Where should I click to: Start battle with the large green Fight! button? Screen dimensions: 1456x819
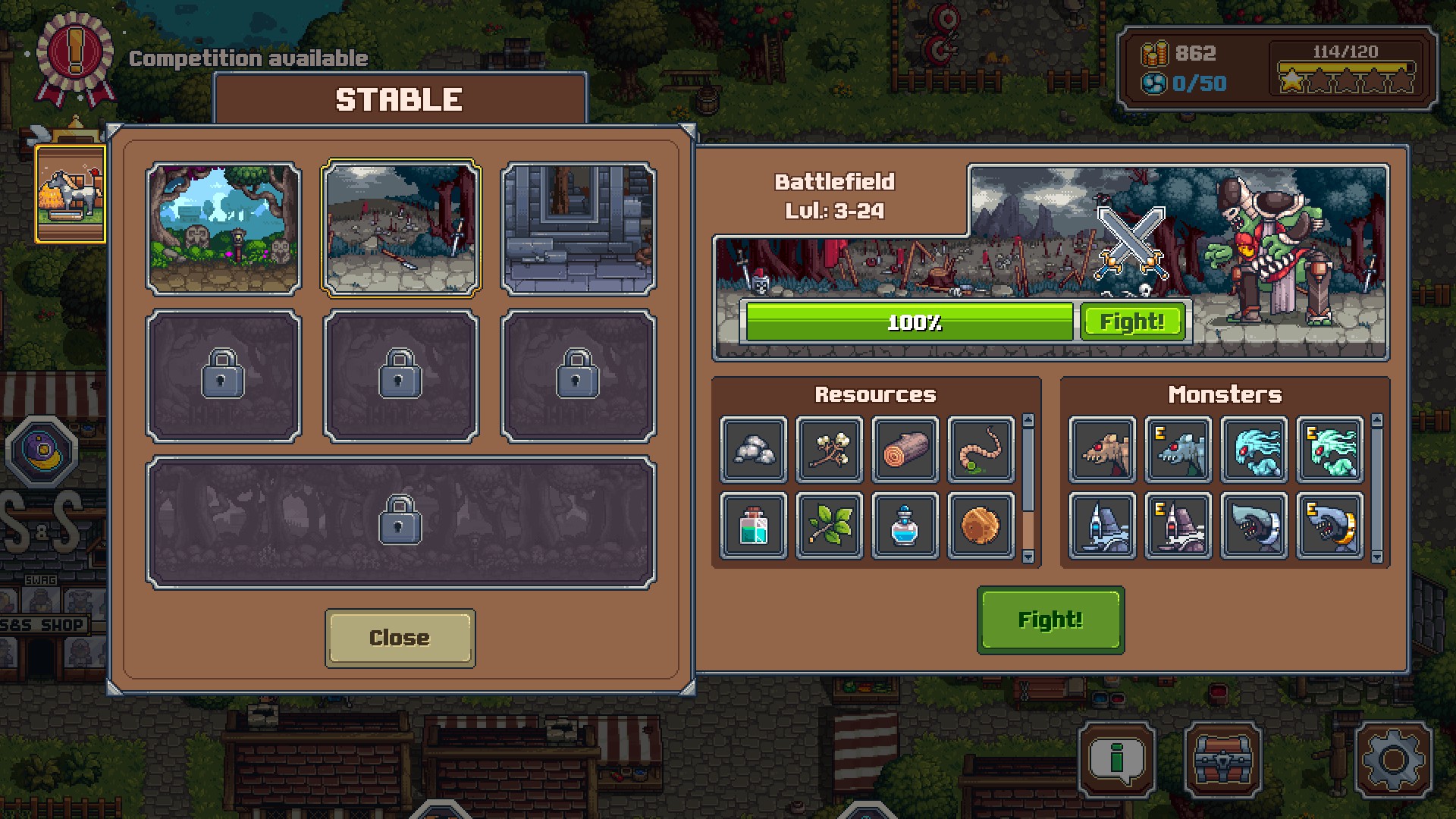coord(1050,620)
